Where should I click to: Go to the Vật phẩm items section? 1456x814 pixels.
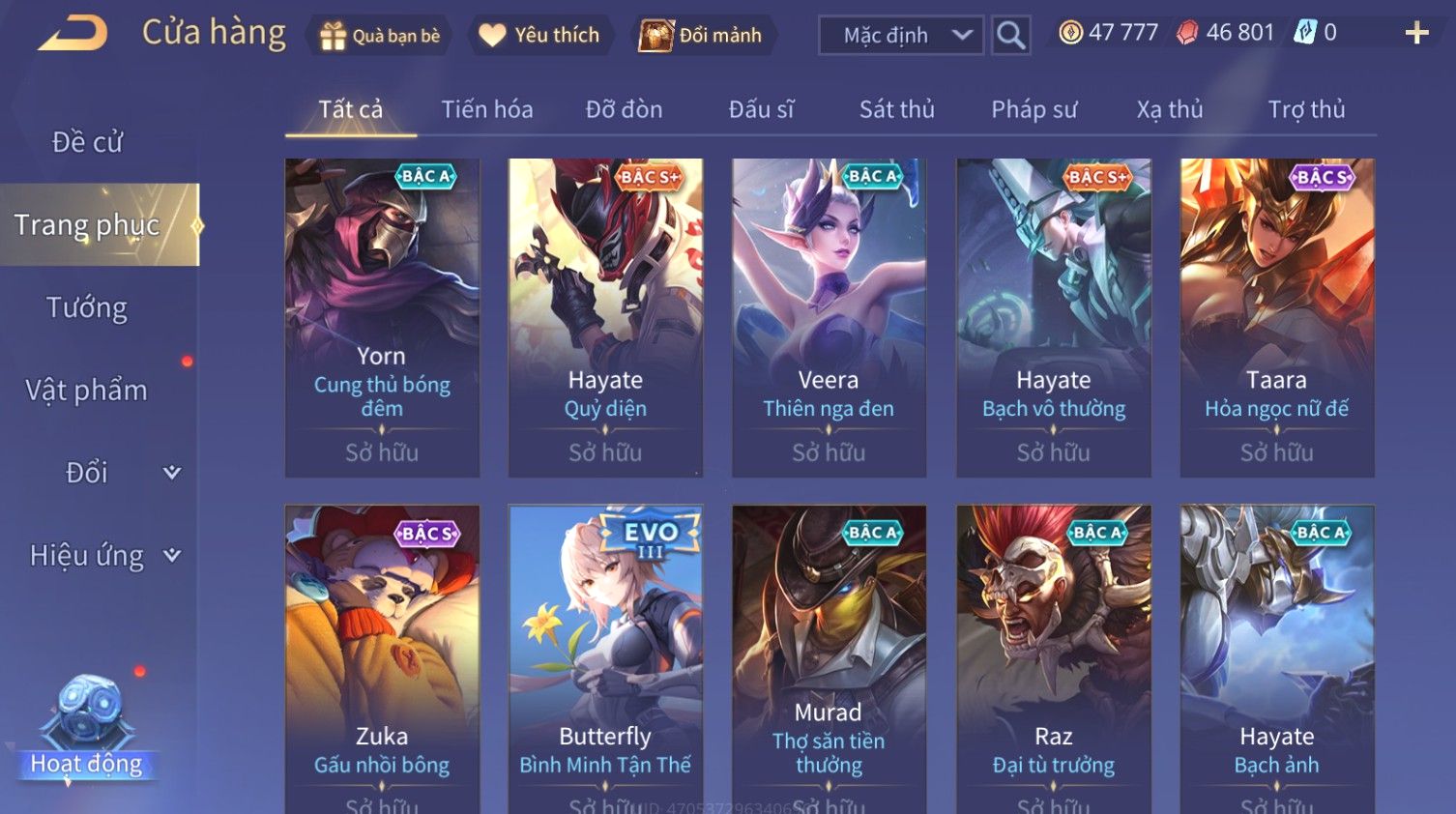[87, 390]
